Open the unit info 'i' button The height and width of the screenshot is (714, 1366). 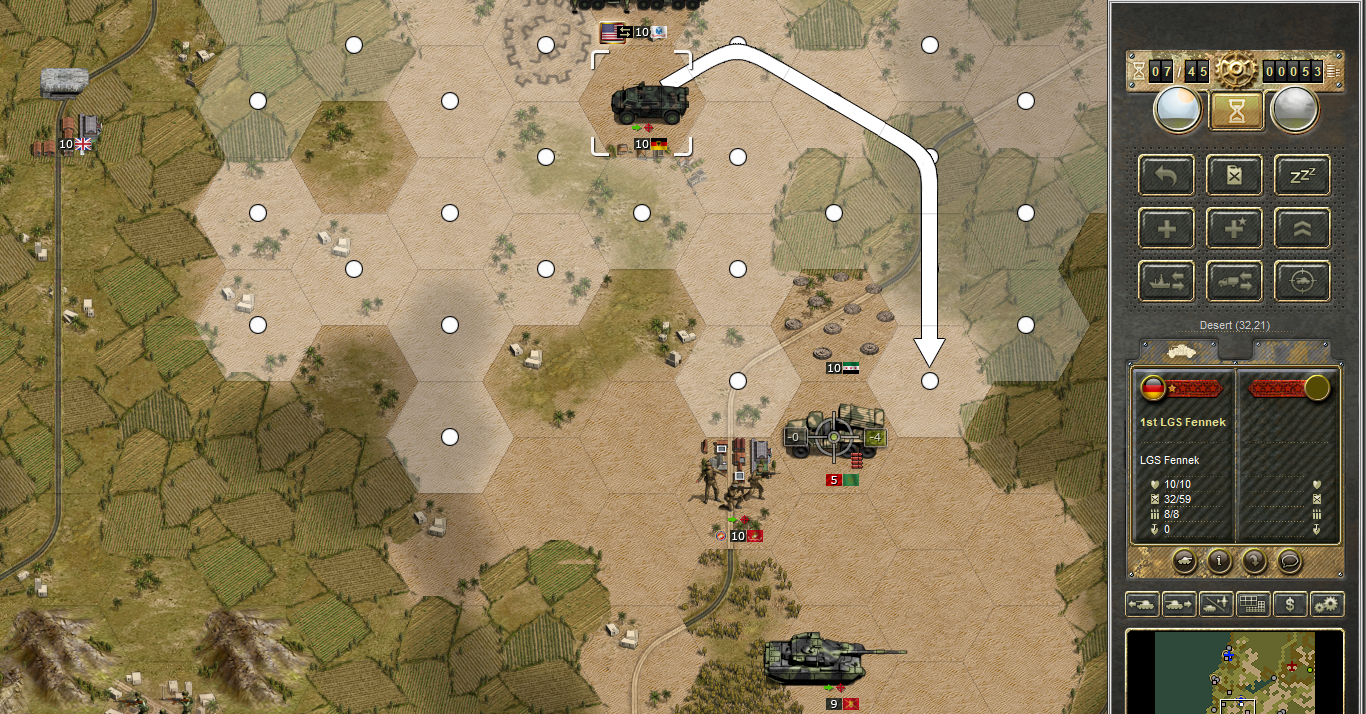(x=1218, y=561)
